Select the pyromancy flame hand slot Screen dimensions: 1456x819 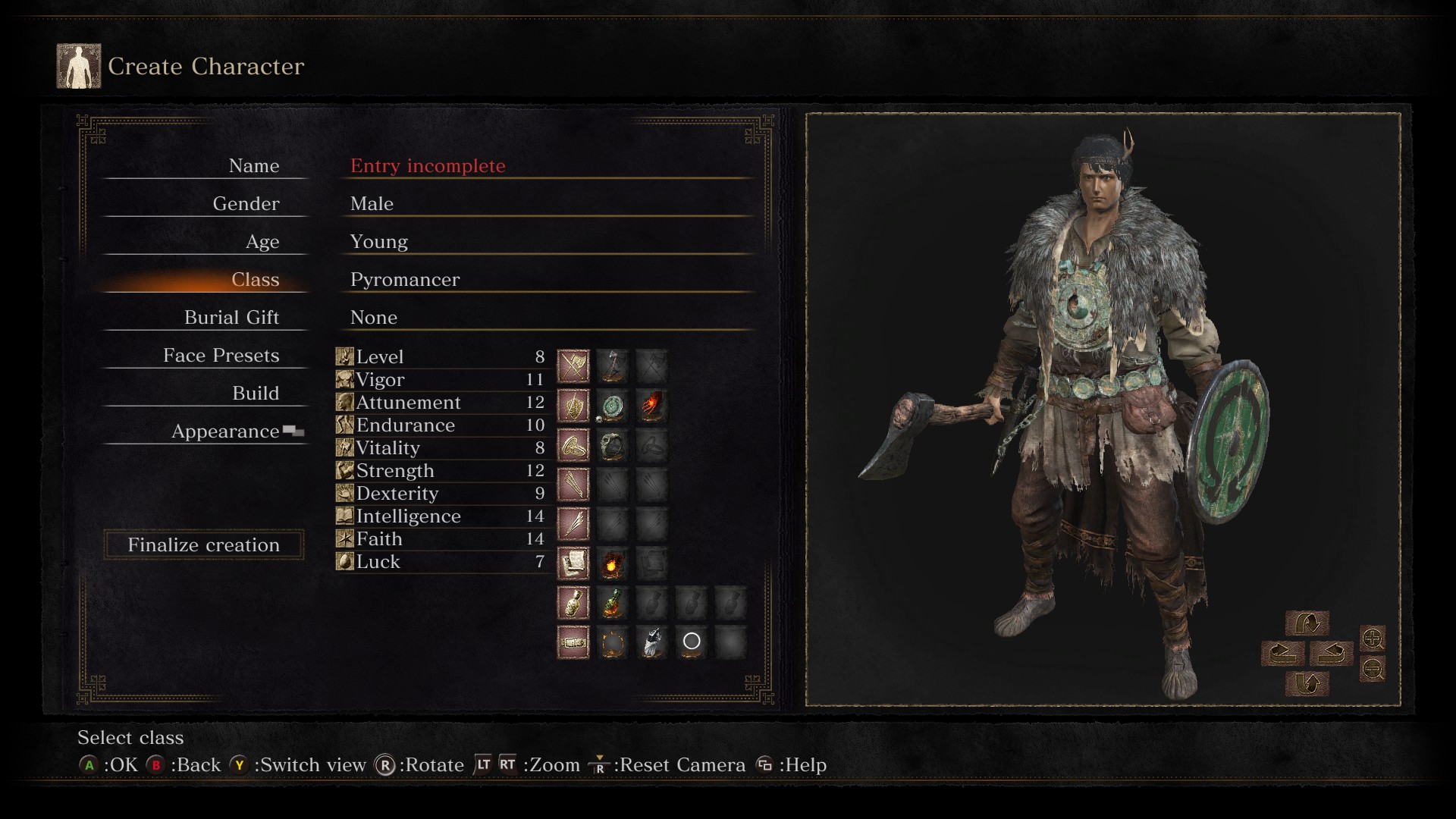pos(652,406)
